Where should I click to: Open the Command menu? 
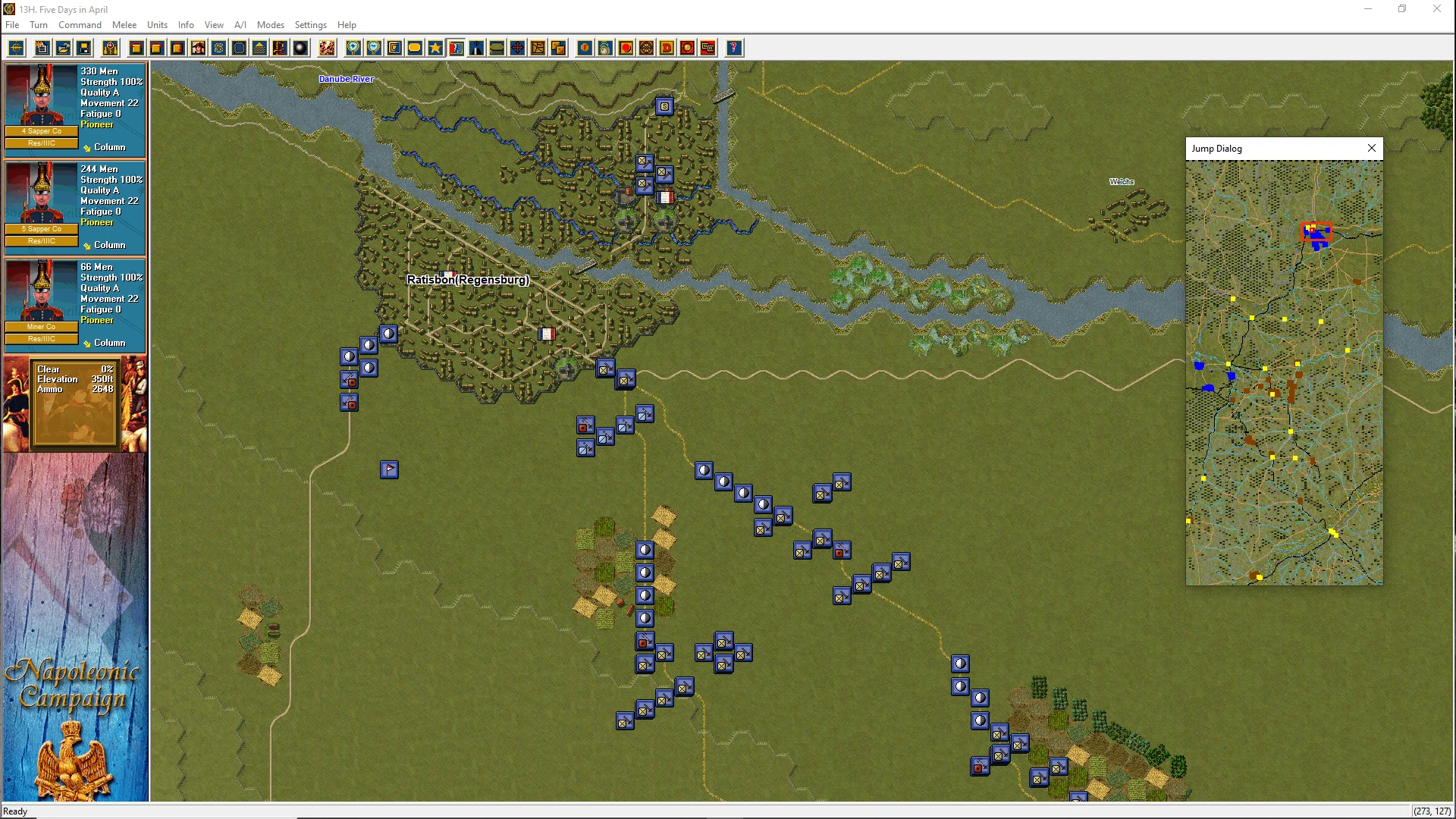coord(80,25)
